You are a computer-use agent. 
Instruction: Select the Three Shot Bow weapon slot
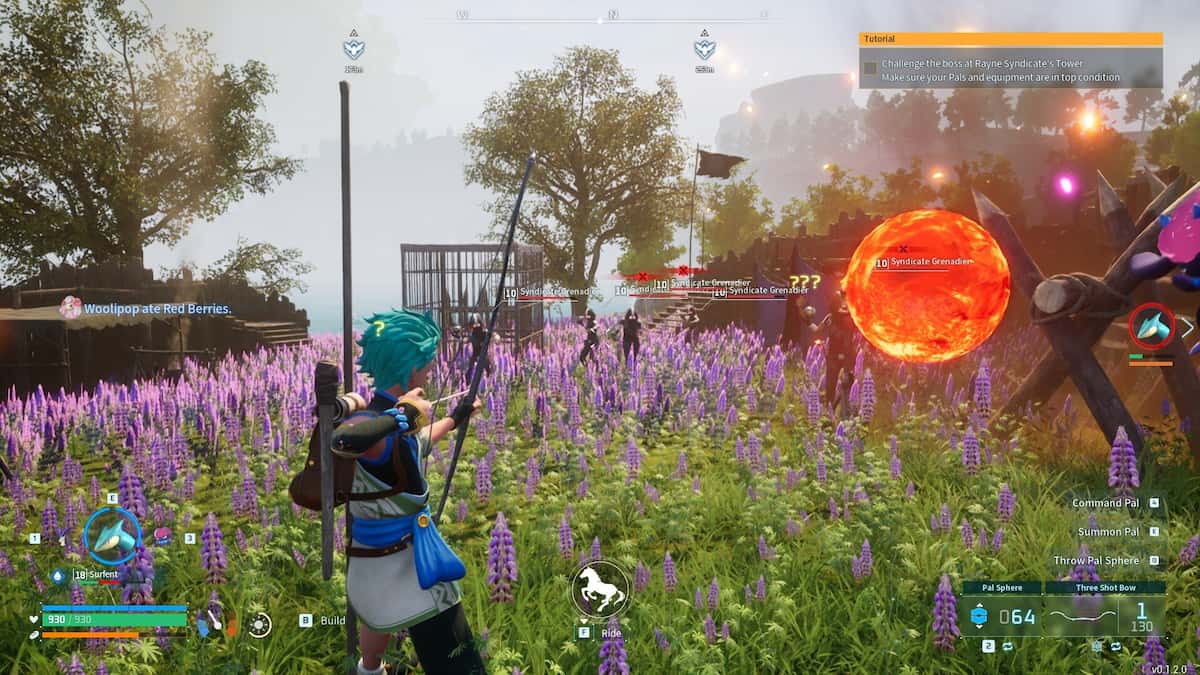pyautogui.click(x=1104, y=610)
